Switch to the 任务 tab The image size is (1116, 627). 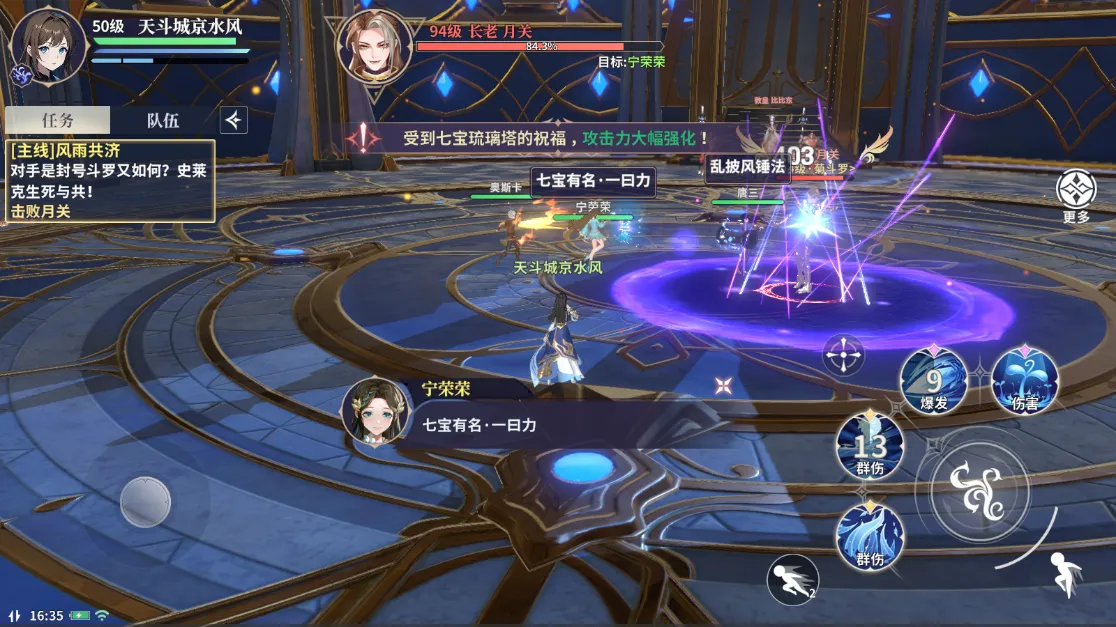[x=57, y=120]
